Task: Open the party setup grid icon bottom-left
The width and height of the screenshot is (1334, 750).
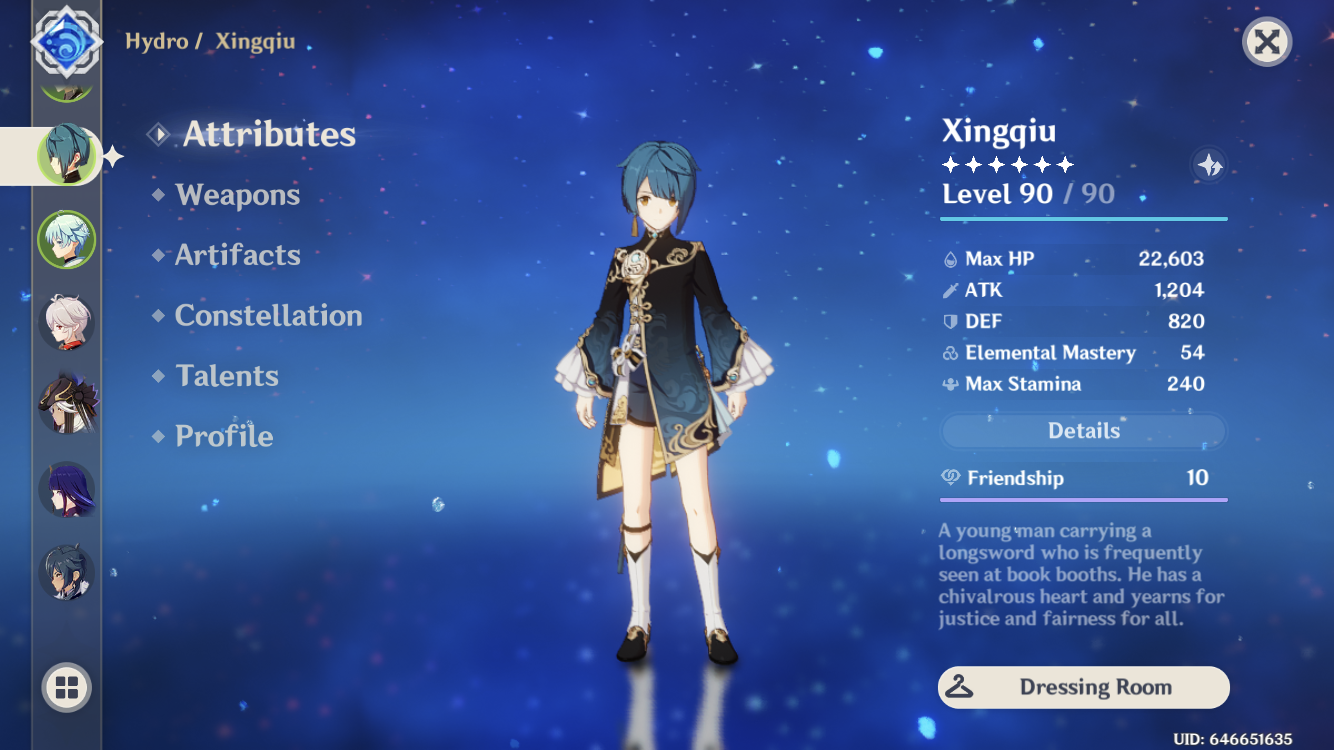Action: (x=66, y=688)
